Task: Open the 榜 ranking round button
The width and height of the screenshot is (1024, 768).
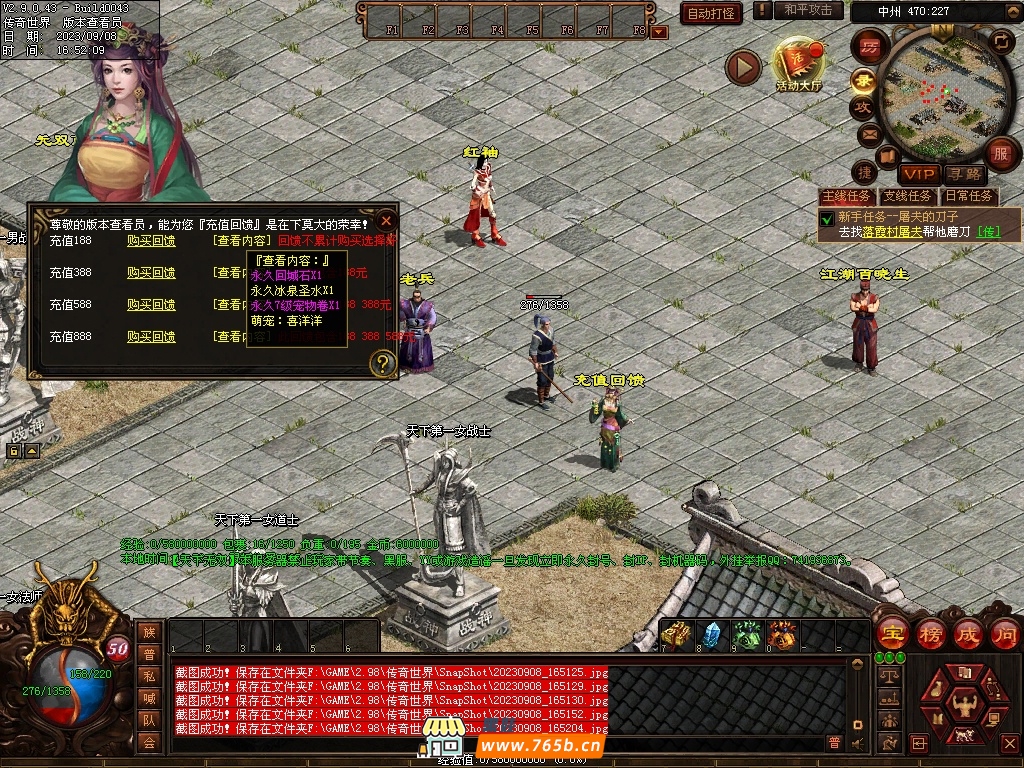Action: [x=930, y=633]
